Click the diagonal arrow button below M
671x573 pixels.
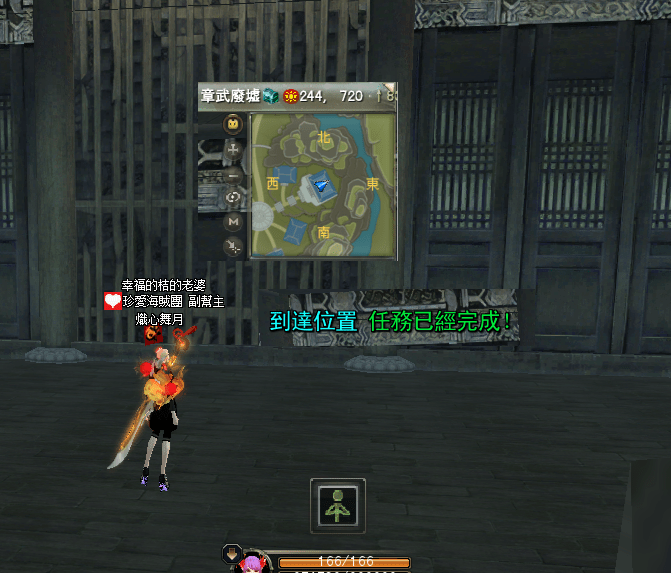pos(233,245)
